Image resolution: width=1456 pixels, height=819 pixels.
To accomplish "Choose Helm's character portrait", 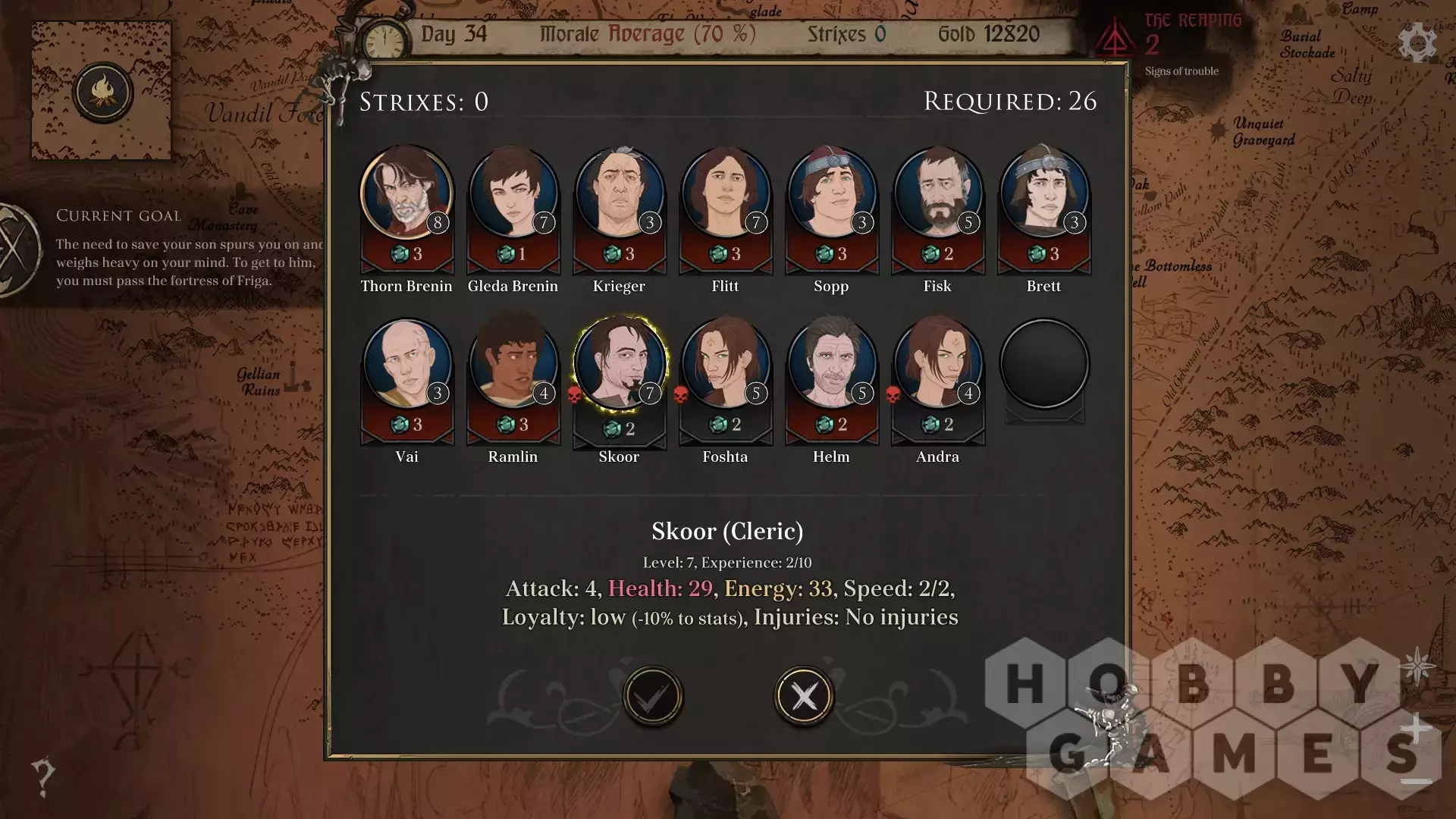I will 831,364.
